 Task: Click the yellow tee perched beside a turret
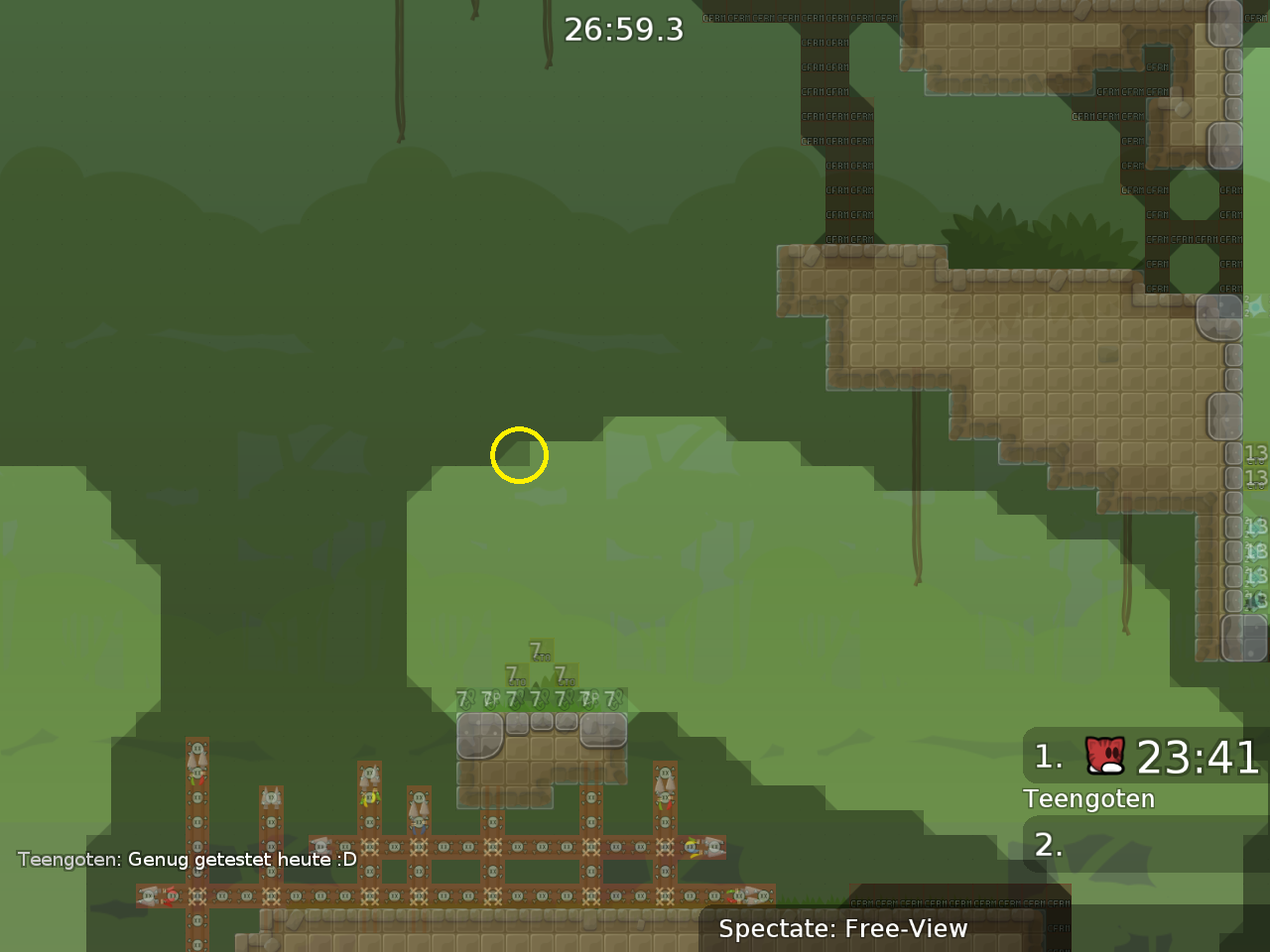[x=370, y=798]
